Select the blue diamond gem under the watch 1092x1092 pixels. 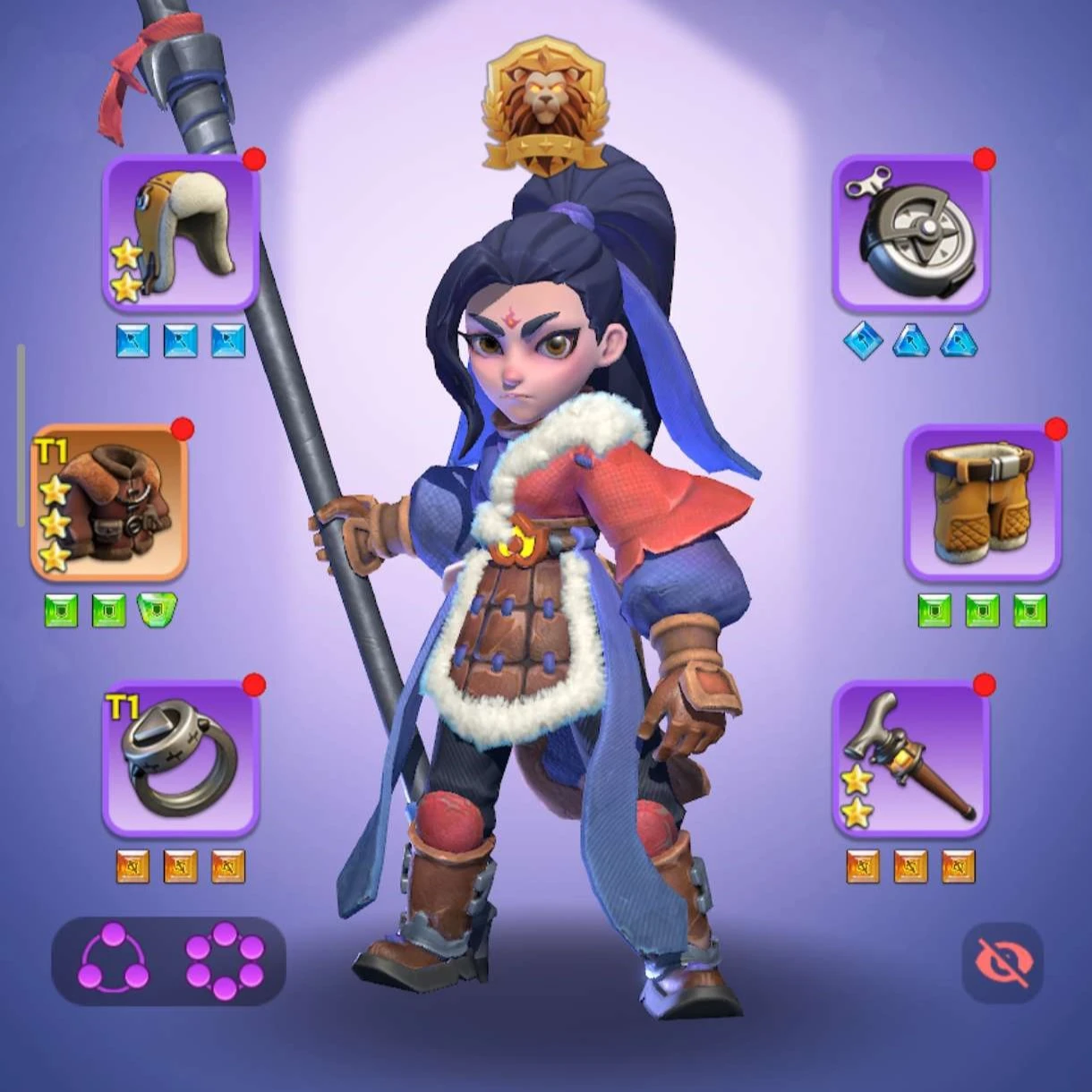[x=863, y=341]
